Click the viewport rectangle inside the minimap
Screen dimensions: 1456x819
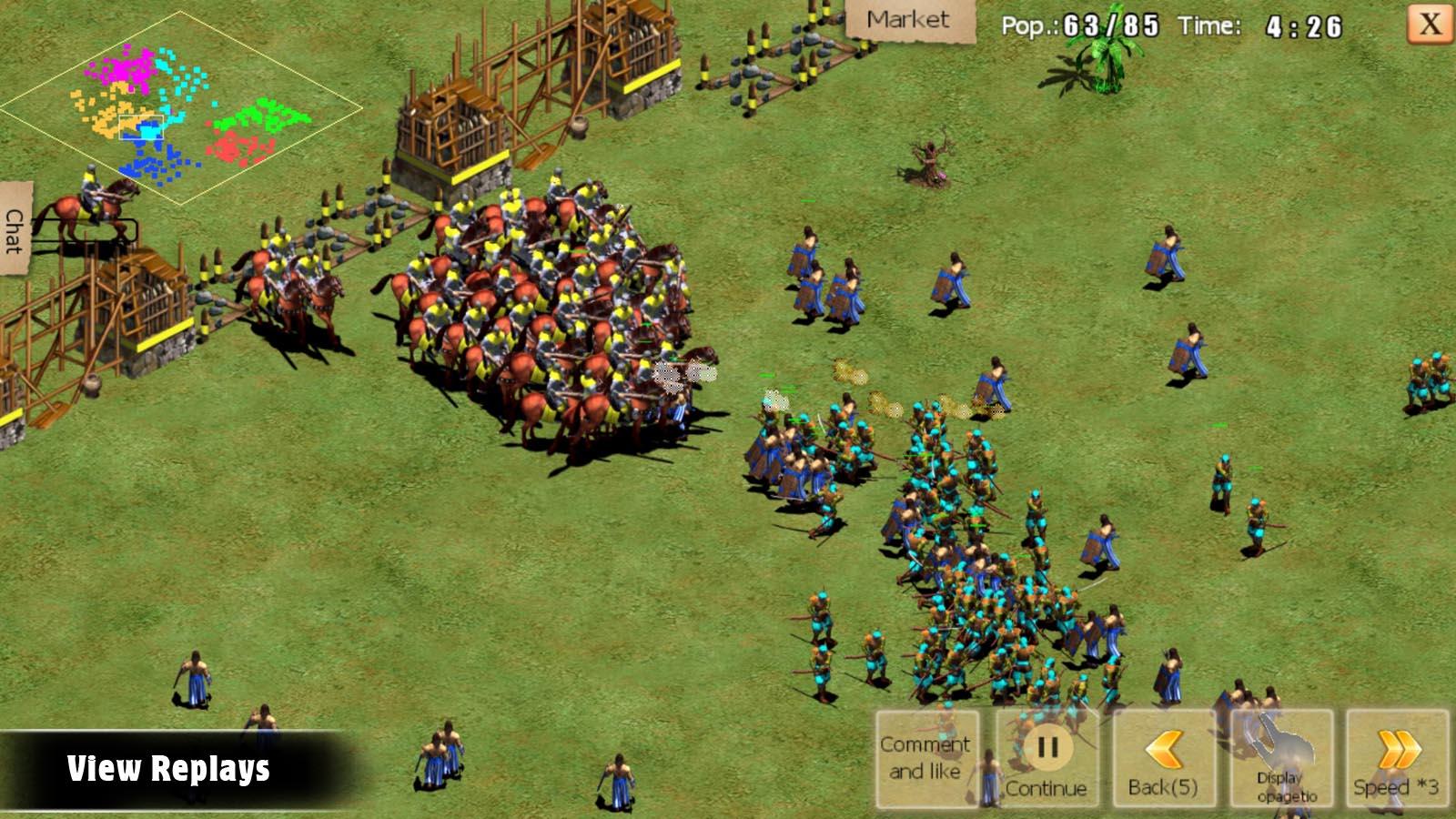pyautogui.click(x=141, y=127)
